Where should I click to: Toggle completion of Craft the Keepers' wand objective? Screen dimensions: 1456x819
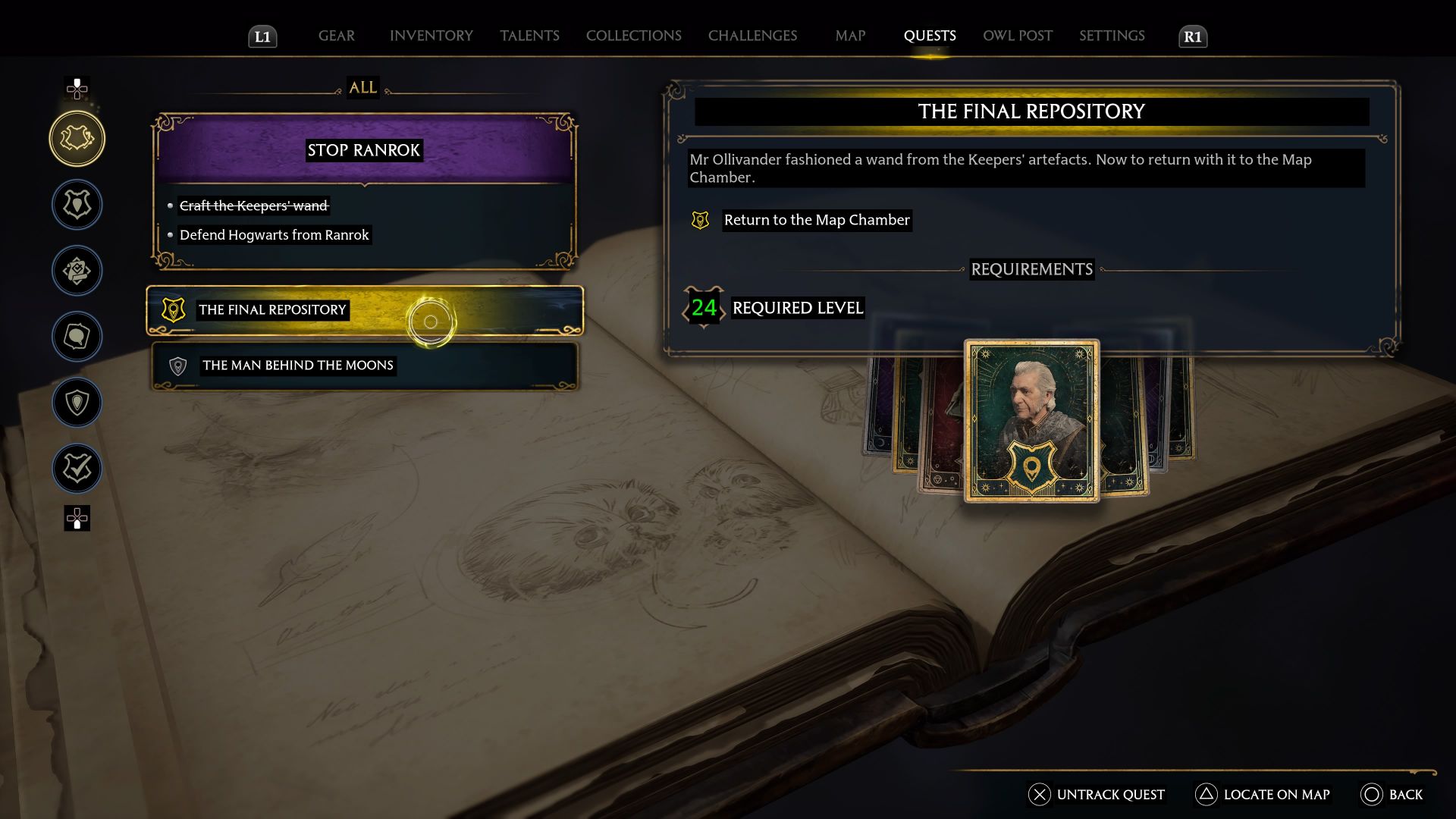click(253, 206)
